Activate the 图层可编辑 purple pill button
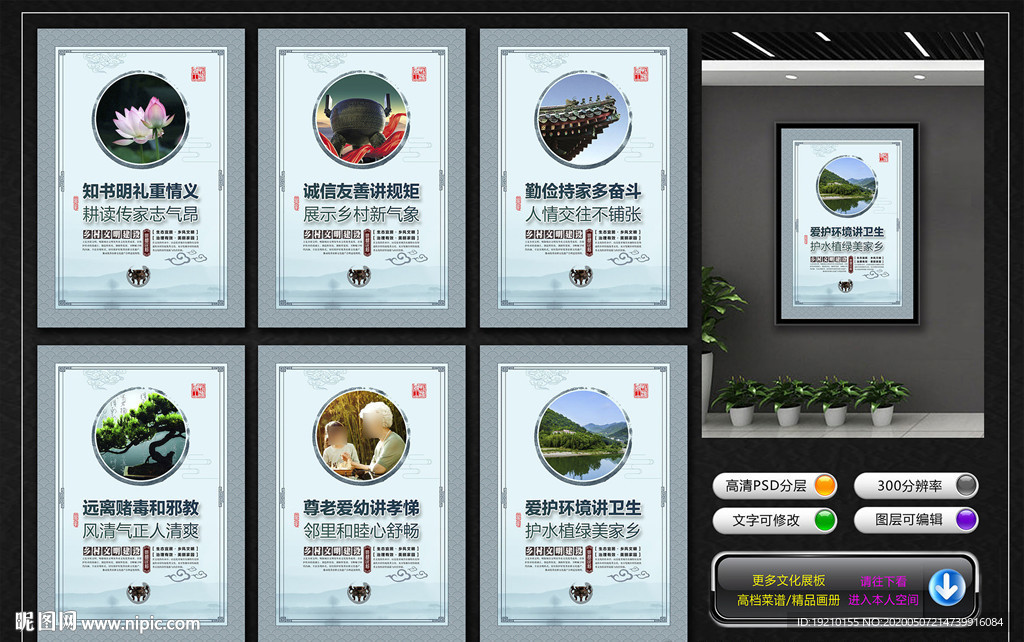The height and width of the screenshot is (642, 1024). (x=915, y=520)
